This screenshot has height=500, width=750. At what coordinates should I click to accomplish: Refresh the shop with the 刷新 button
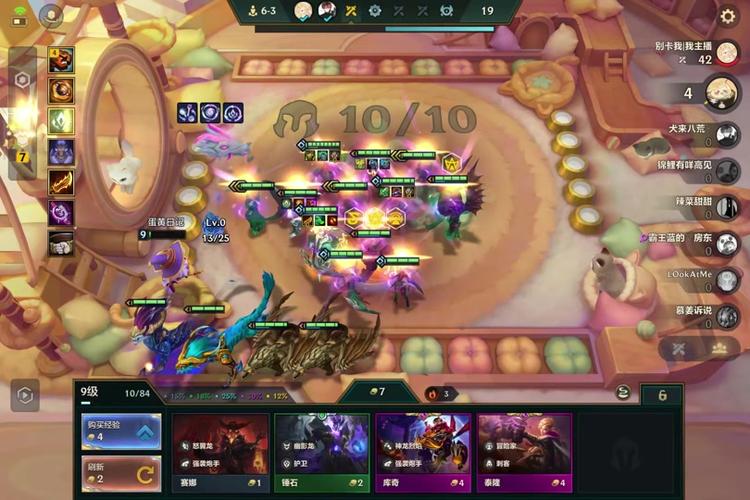[120, 471]
